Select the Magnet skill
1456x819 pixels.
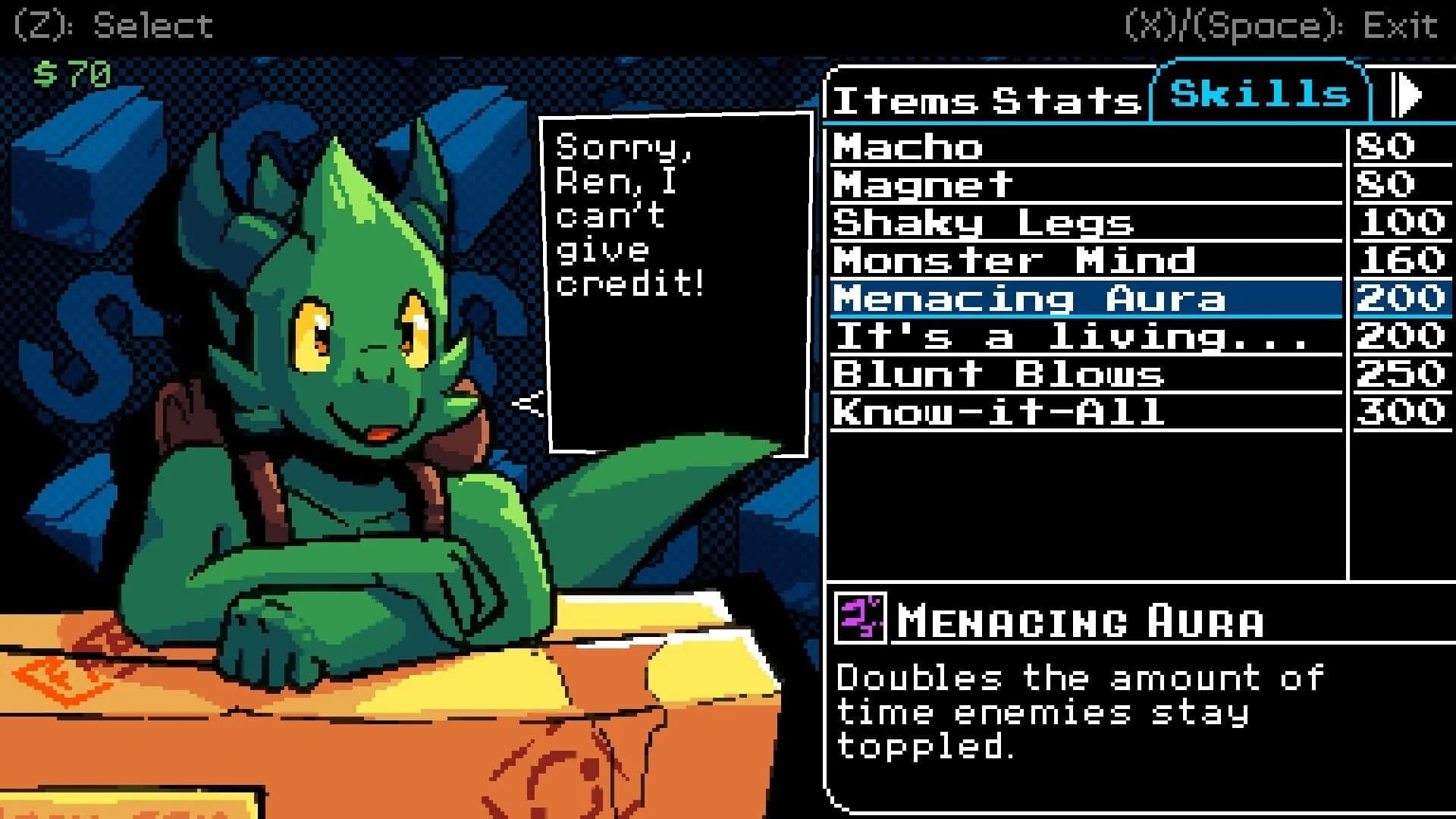pos(986,184)
